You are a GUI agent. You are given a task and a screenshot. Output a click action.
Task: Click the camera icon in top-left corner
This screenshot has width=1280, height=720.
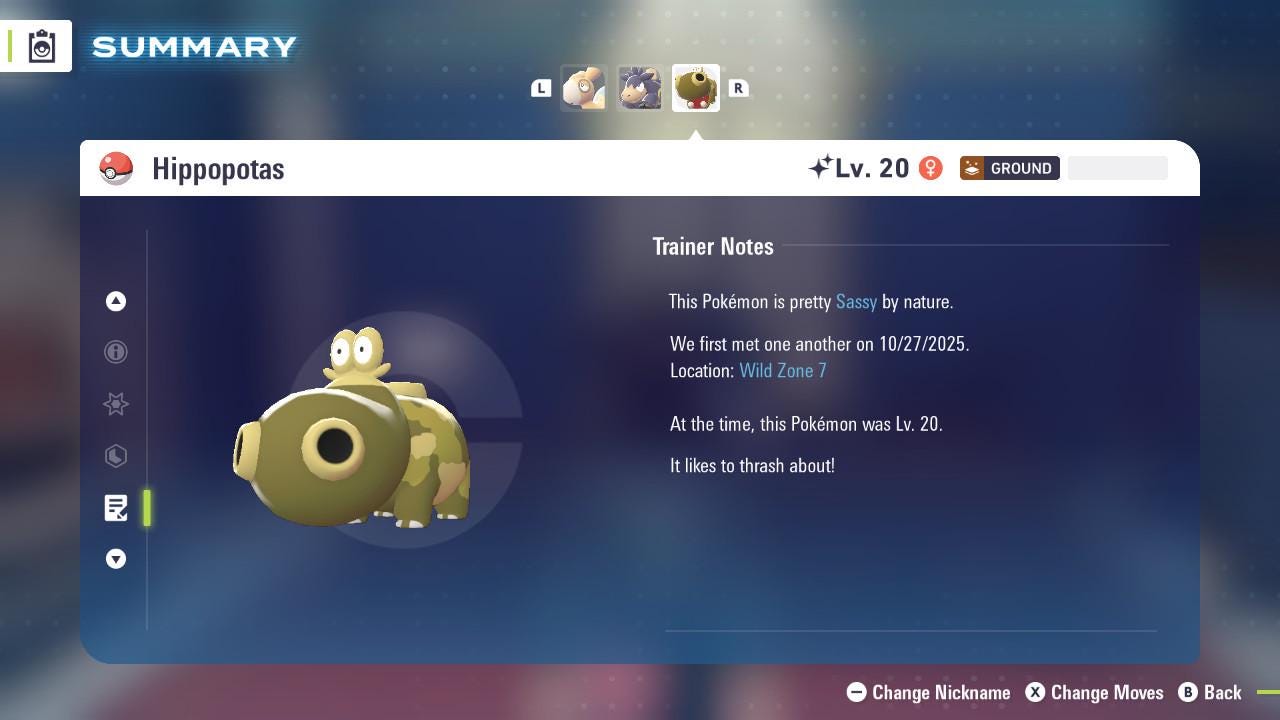(x=41, y=45)
